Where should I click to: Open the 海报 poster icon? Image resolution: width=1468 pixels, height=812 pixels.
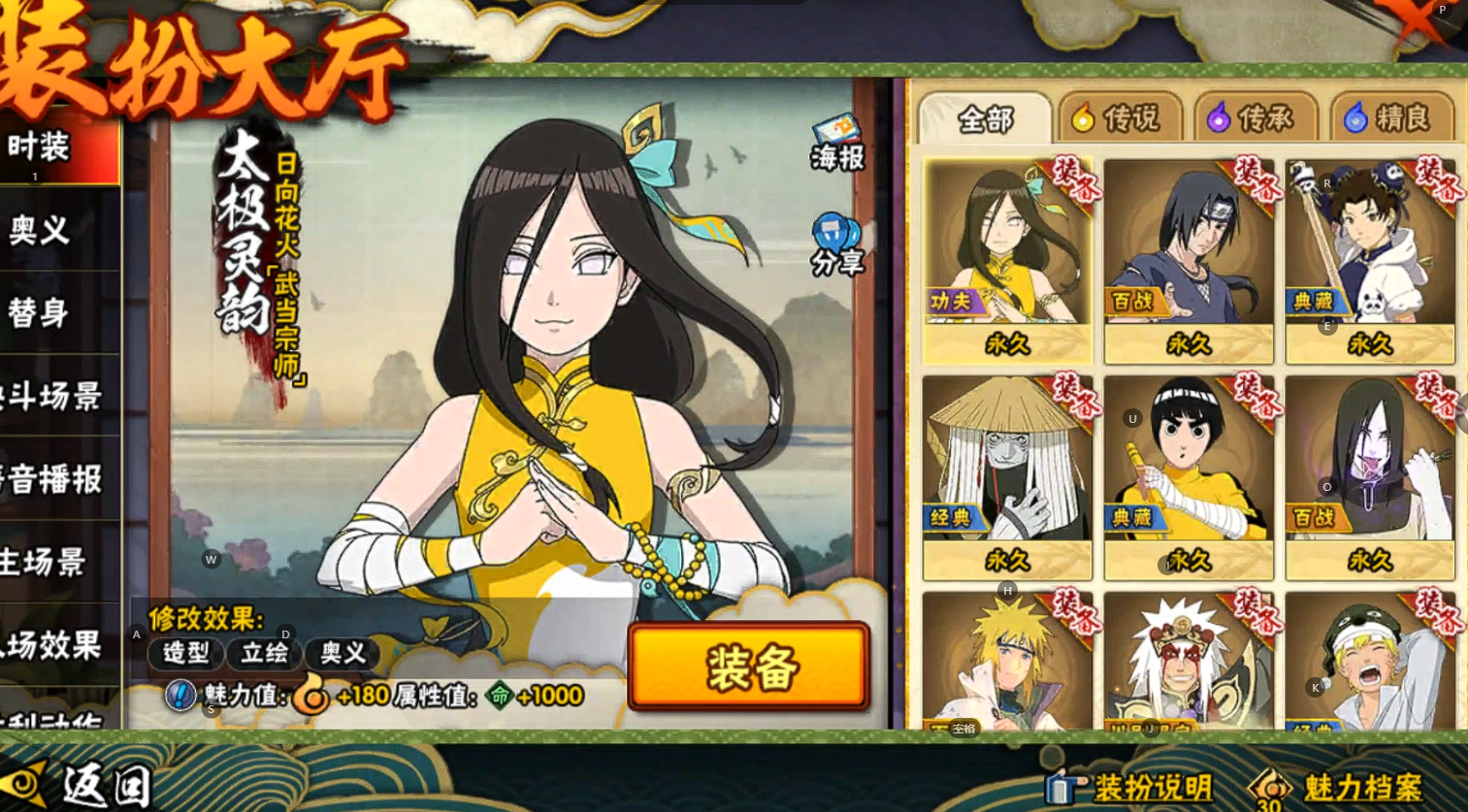coord(836,143)
